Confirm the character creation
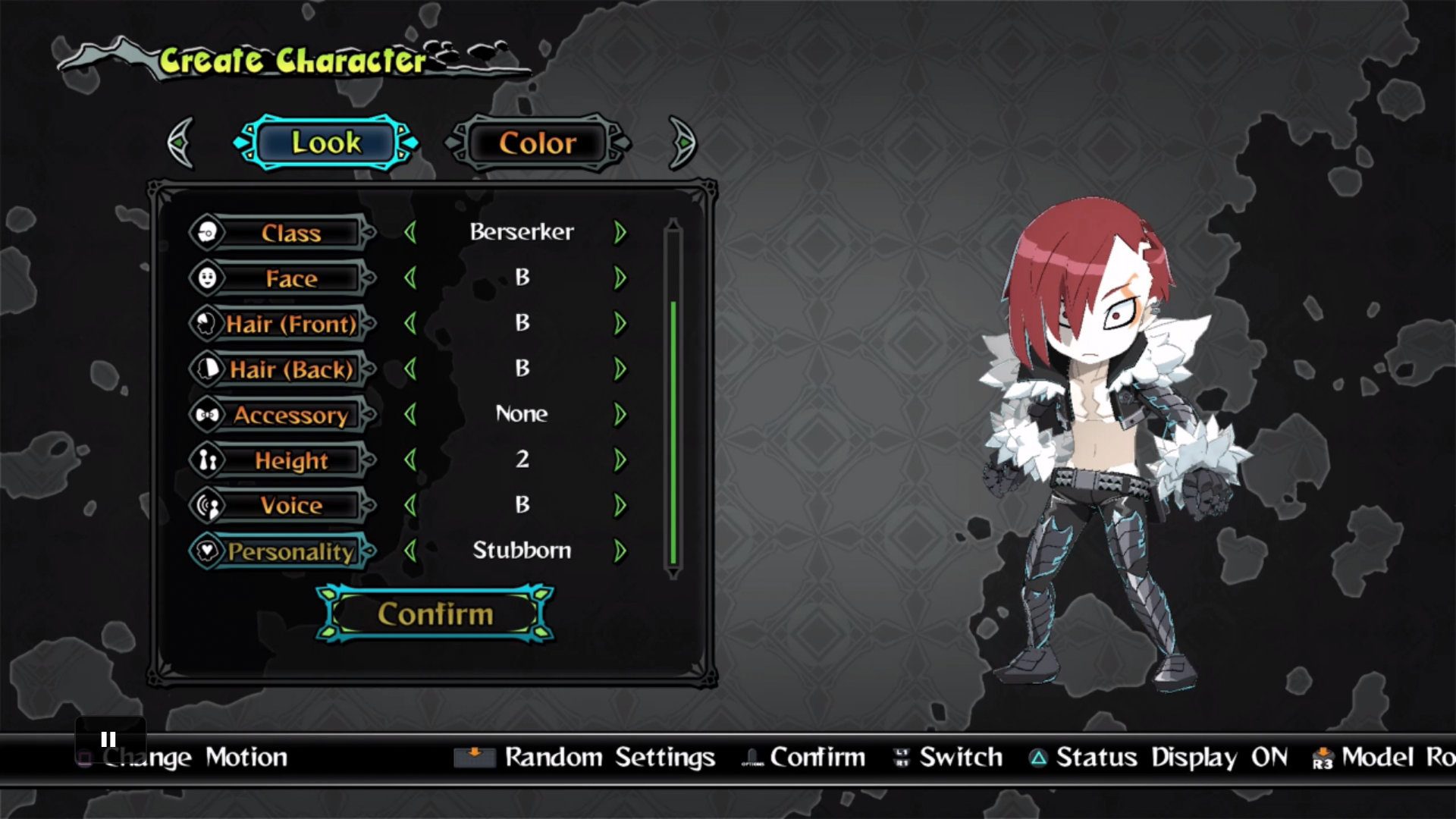Screen dimensions: 1456x819 435,613
